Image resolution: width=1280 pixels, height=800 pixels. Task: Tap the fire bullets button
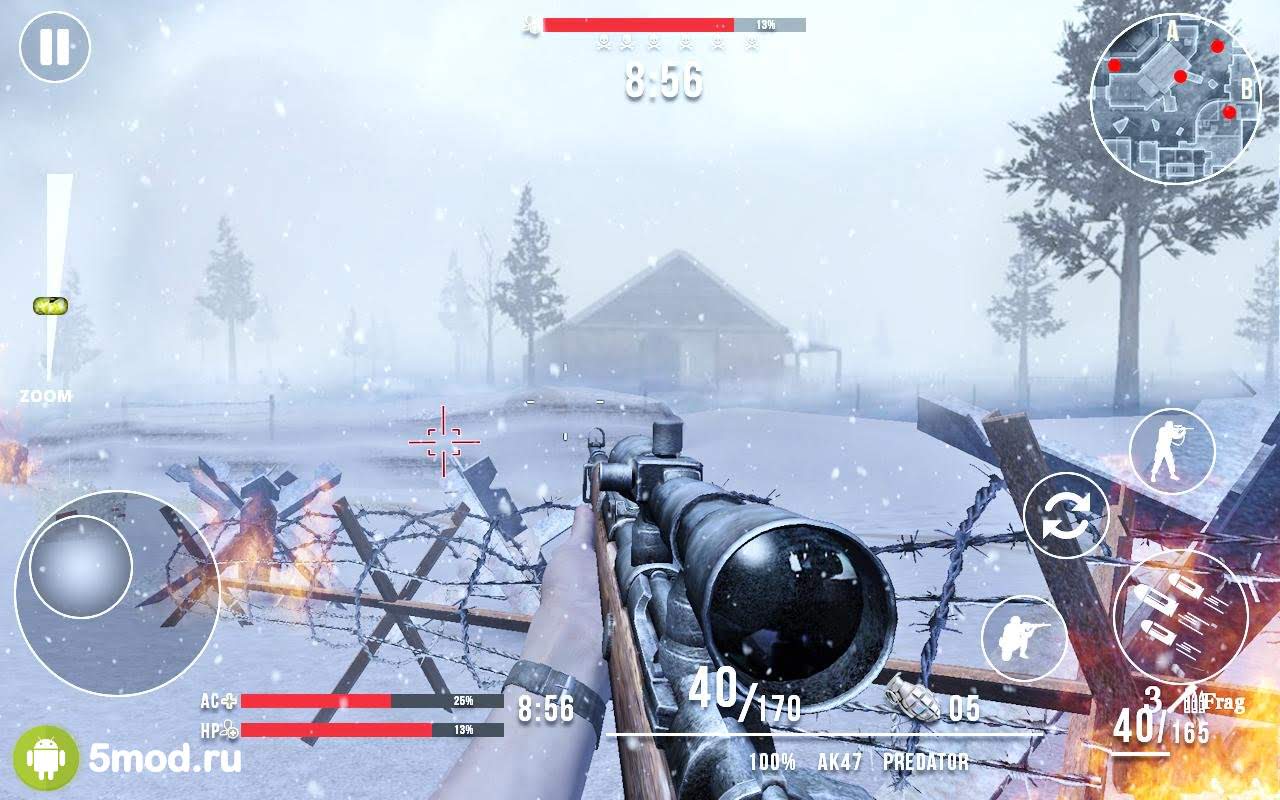click(1180, 615)
